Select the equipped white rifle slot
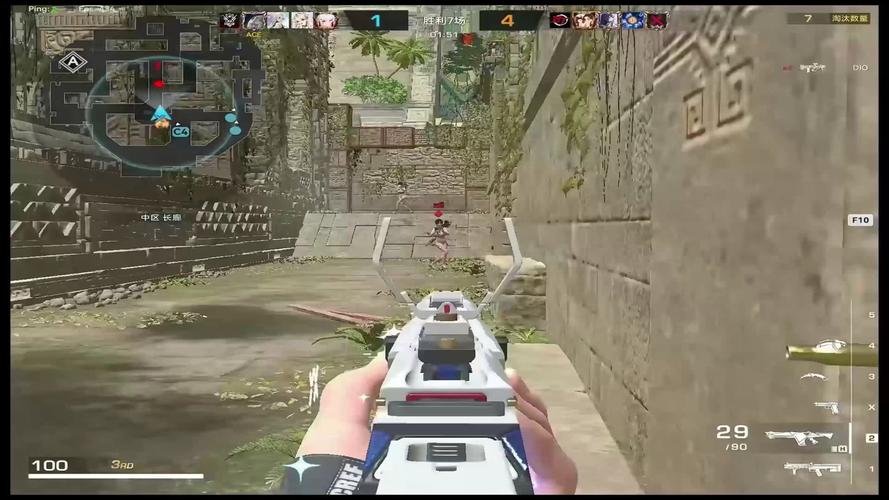The height and width of the screenshot is (500, 889). coord(799,436)
